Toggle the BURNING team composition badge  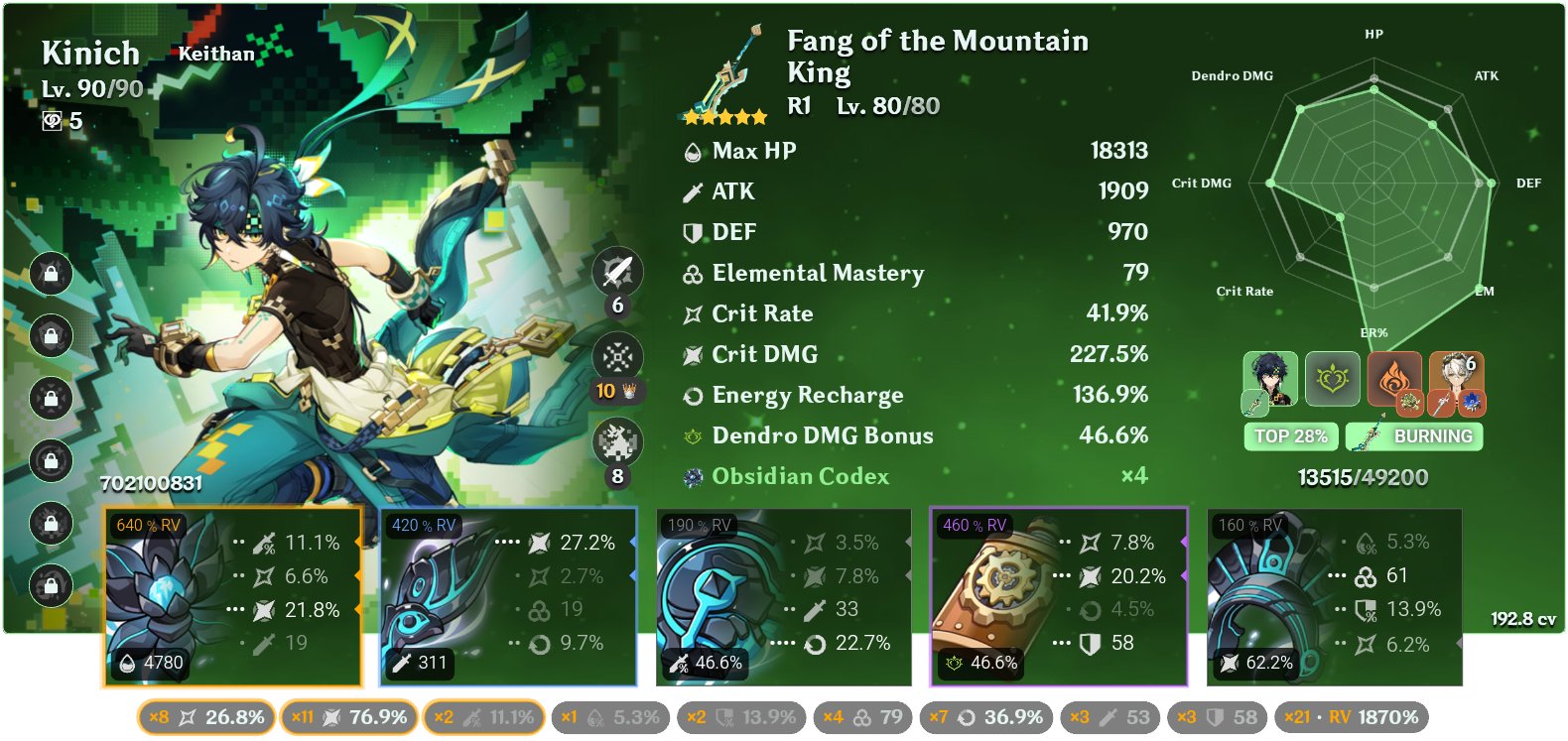(1413, 435)
